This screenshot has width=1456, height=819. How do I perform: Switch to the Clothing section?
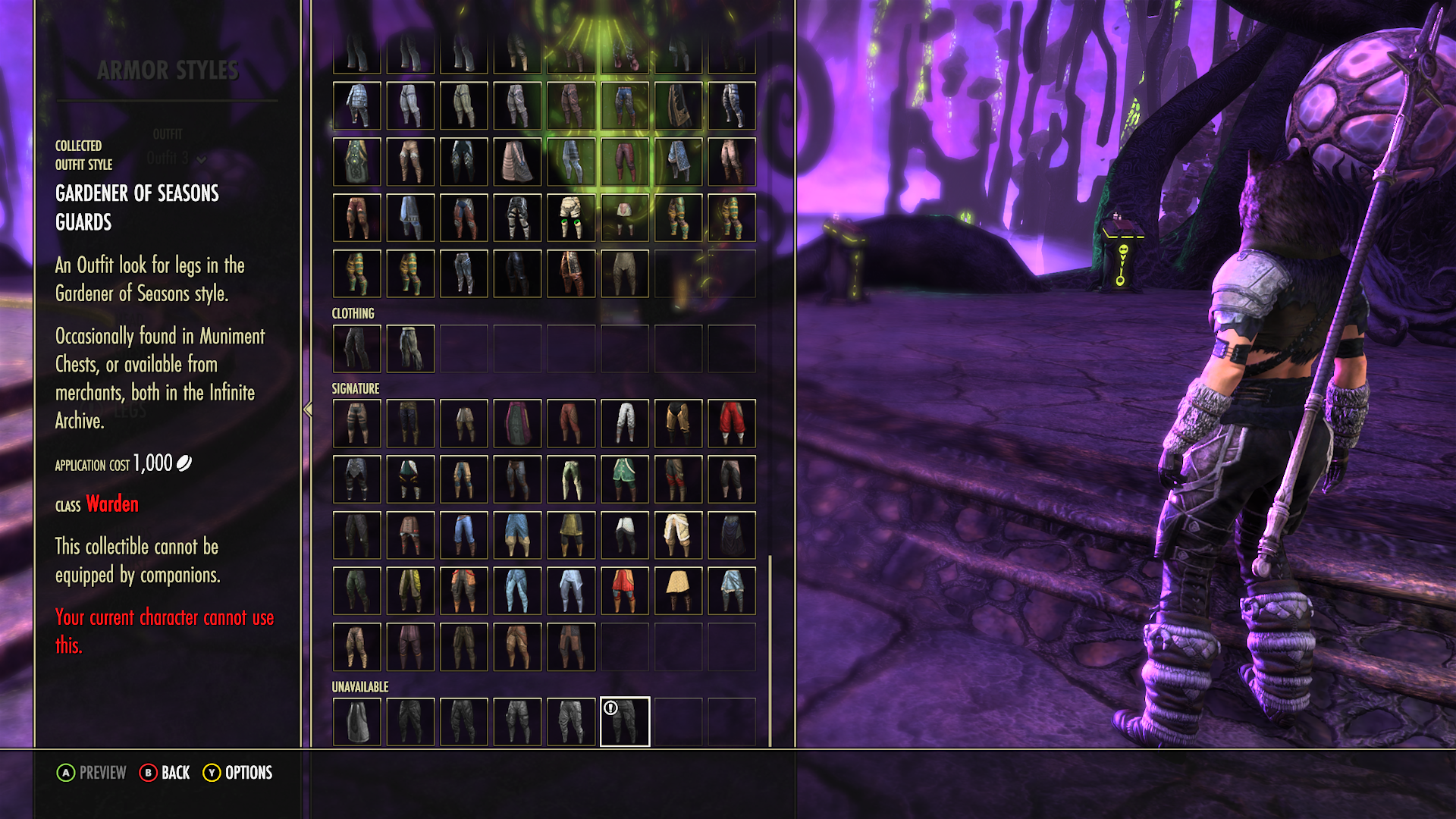[x=352, y=312]
